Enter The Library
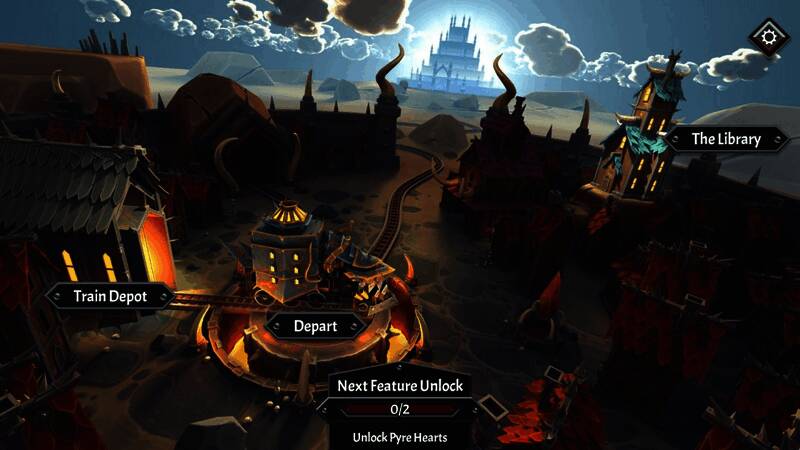Viewport: 800px width, 450px height. (727, 139)
